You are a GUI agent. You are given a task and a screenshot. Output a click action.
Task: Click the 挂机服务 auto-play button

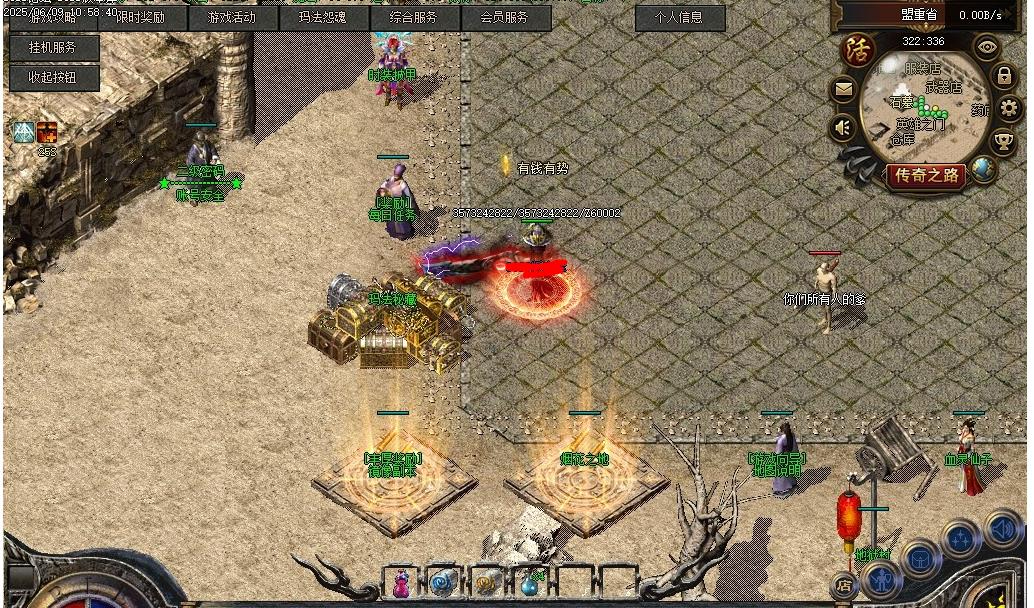tap(54, 47)
